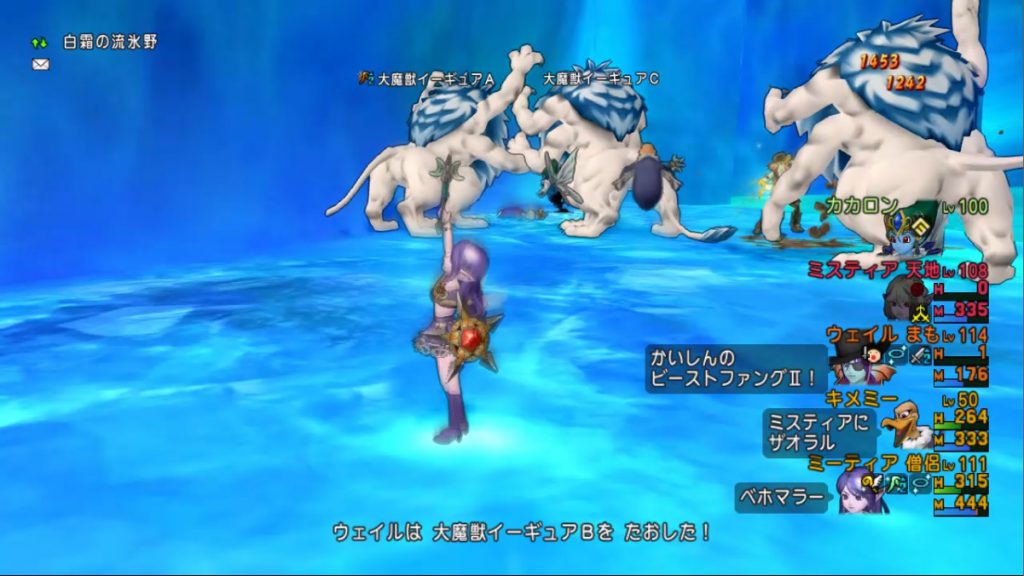Image resolution: width=1024 pixels, height=576 pixels.
Task: Click the green connection status arrows icon
Action: (x=40, y=43)
